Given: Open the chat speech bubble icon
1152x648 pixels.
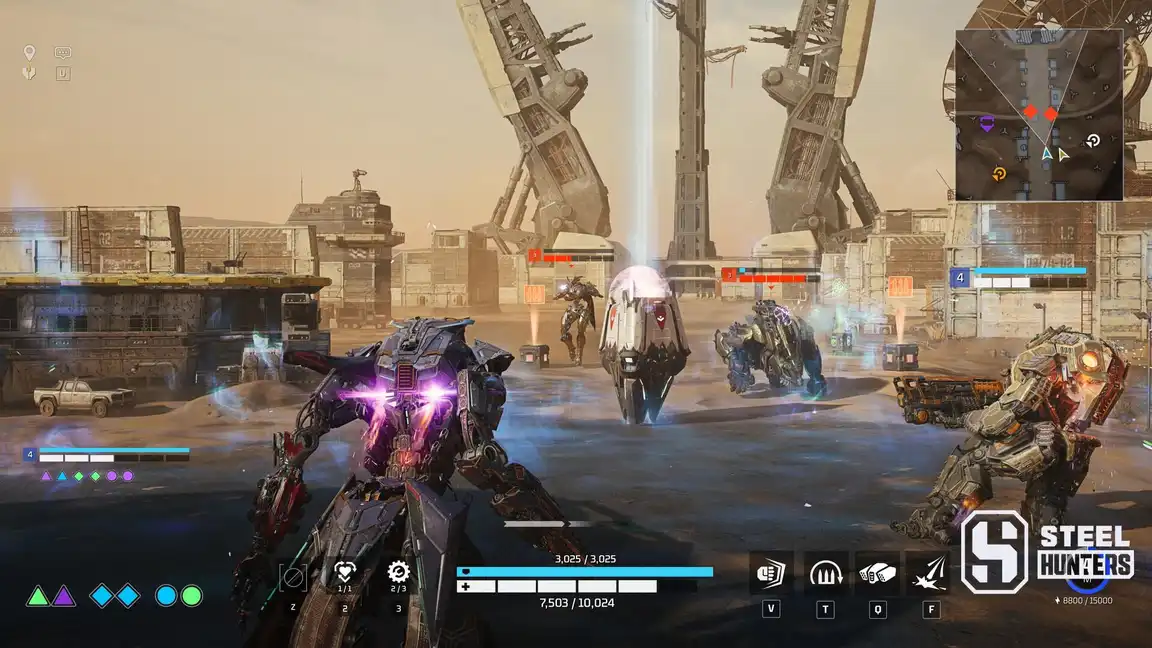Looking at the screenshot, I should coord(63,53).
